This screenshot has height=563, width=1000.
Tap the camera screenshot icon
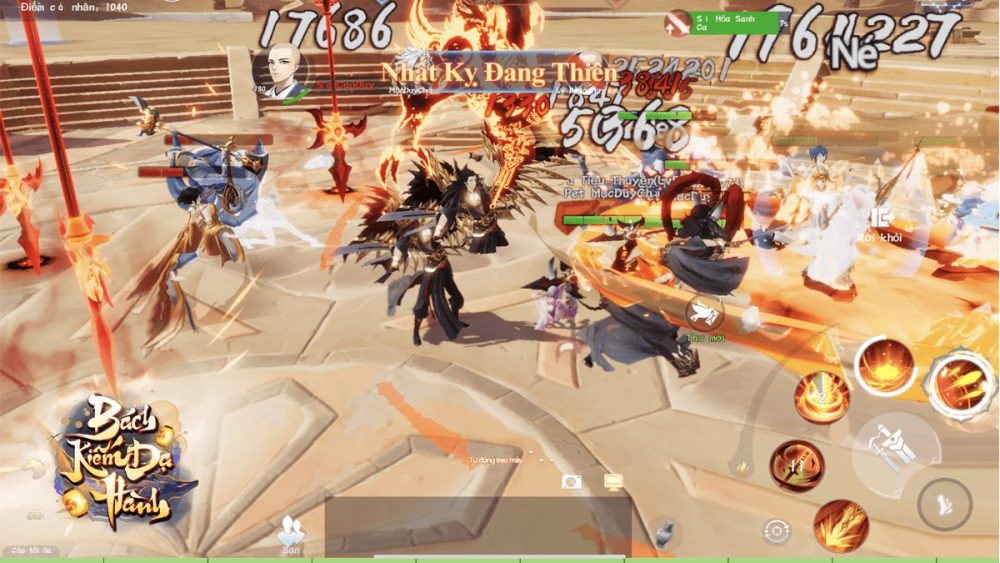coord(572,482)
